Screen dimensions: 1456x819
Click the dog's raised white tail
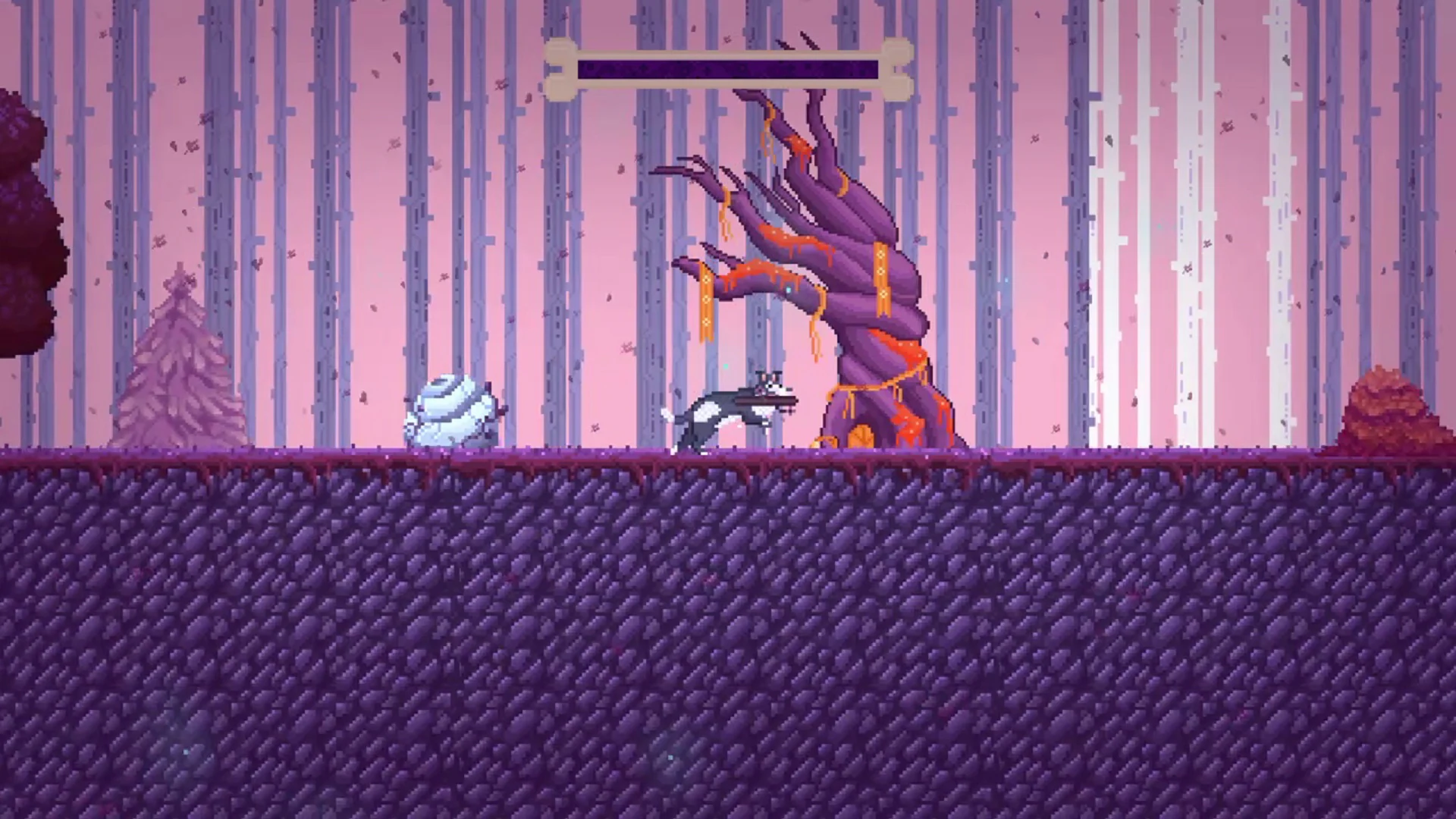[x=667, y=416]
